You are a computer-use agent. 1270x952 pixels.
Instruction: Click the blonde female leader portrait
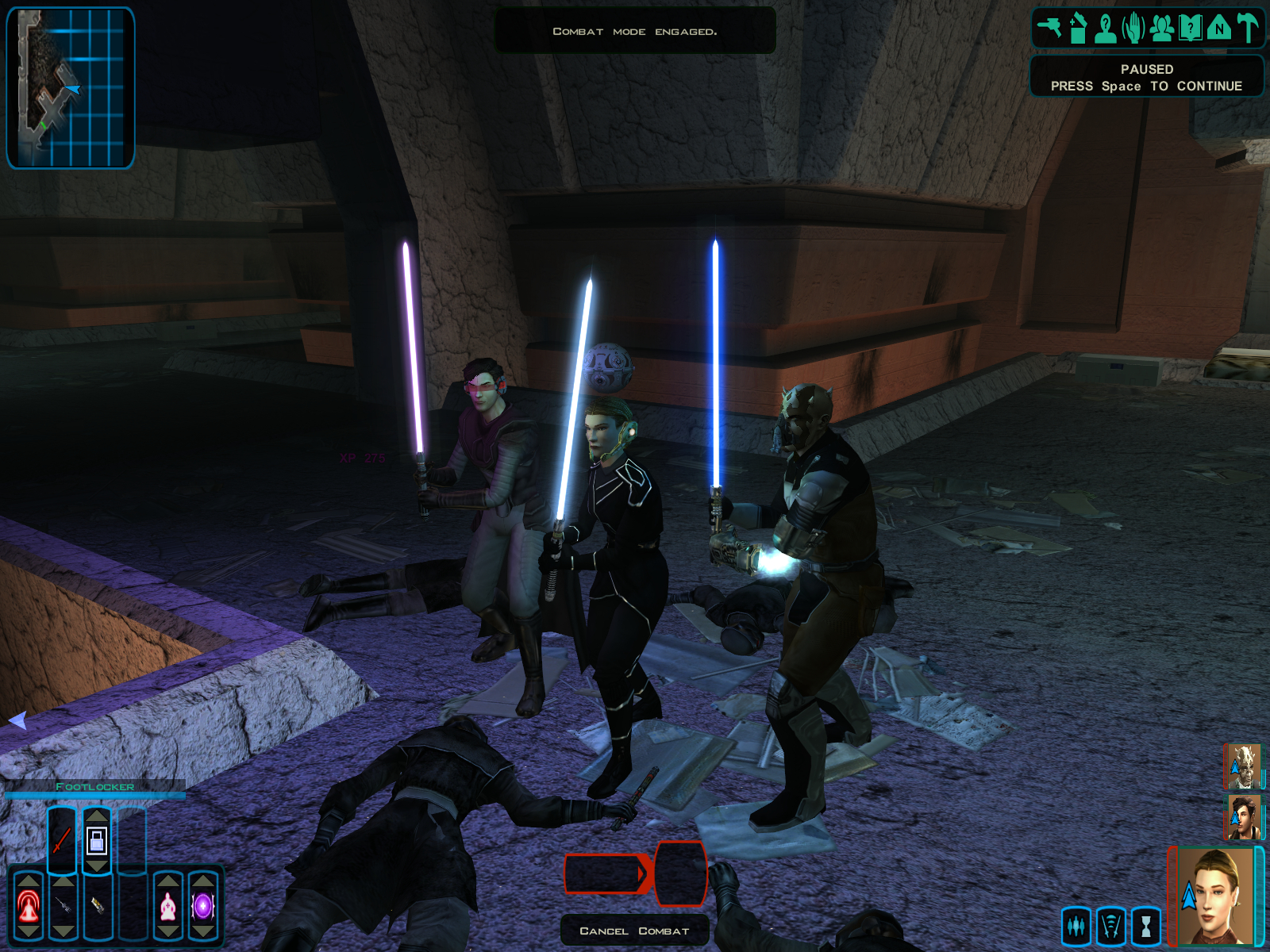(x=1214, y=896)
